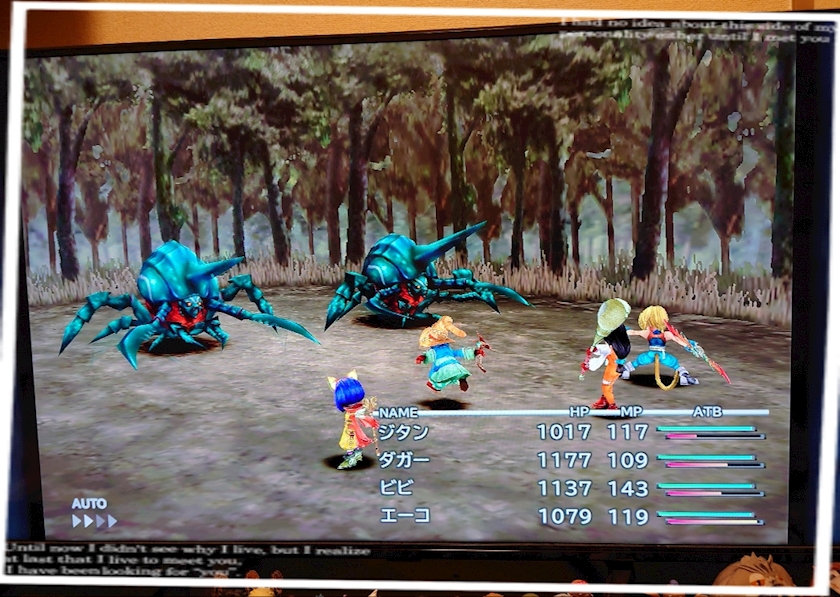Select ジタン in the party list
The image size is (840, 597).
[405, 433]
